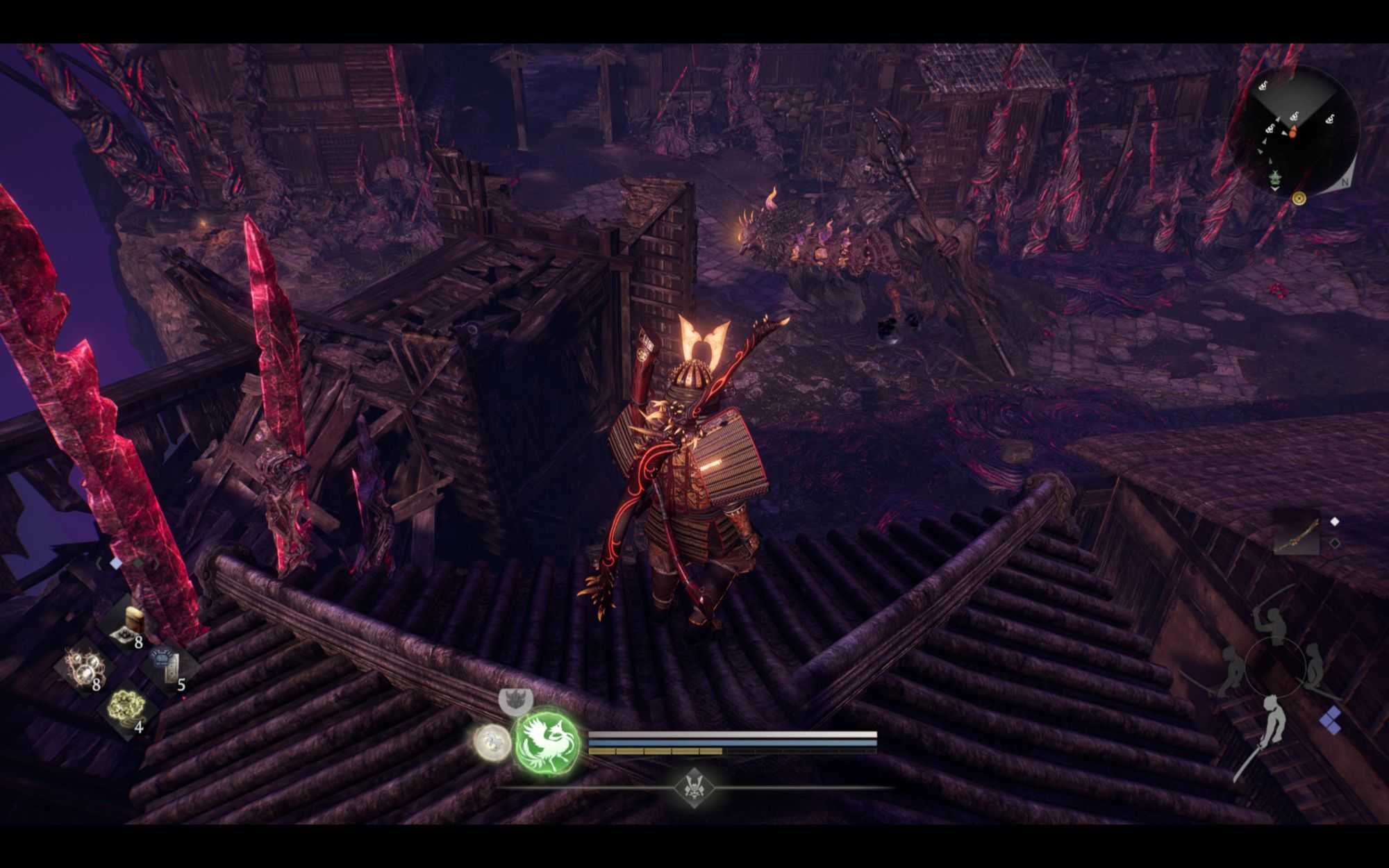Select the samurai helmet diamond icon
Viewport: 1389px width, 868px height.
click(693, 787)
